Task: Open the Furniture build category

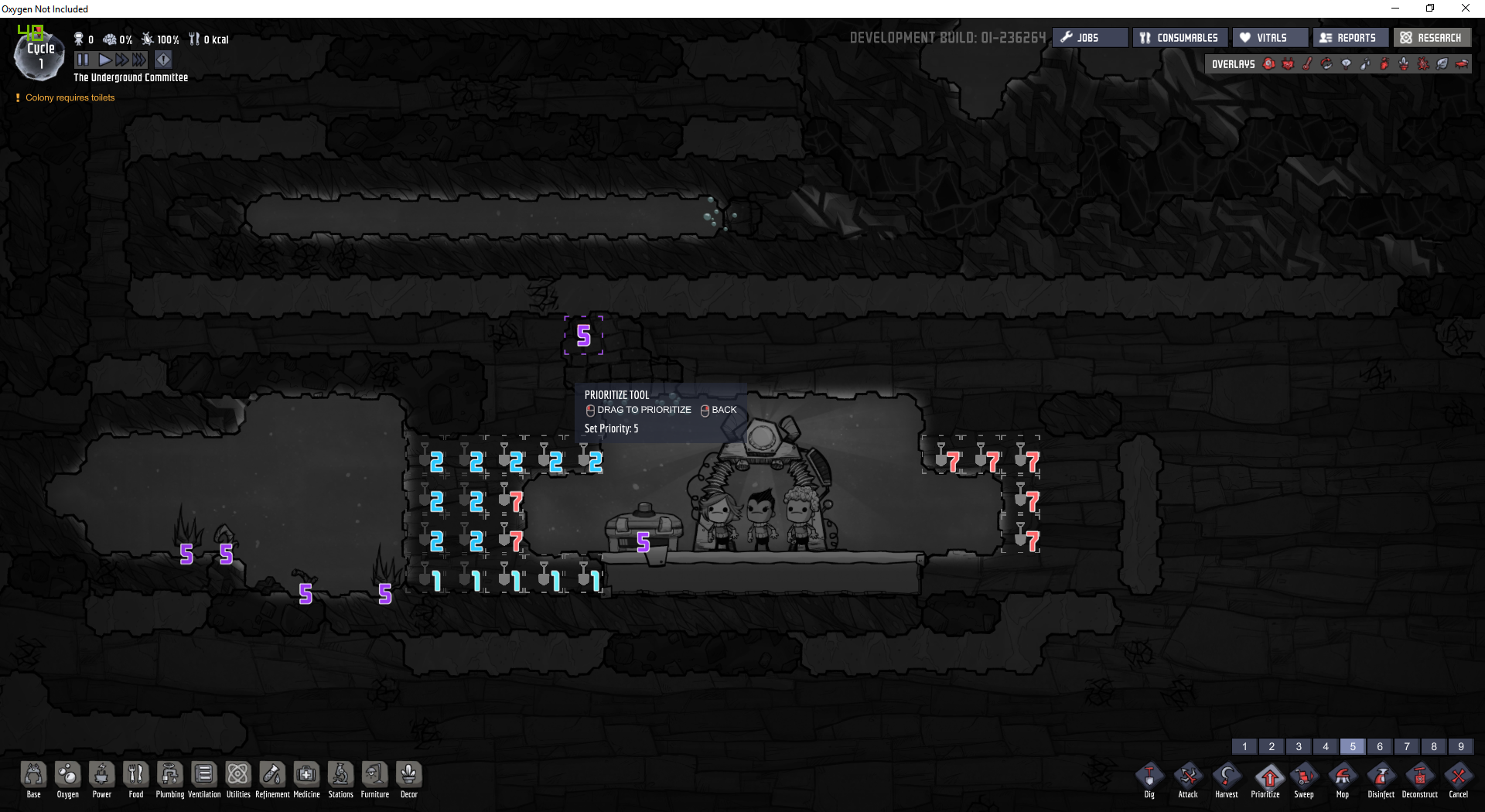Action: coord(375,778)
